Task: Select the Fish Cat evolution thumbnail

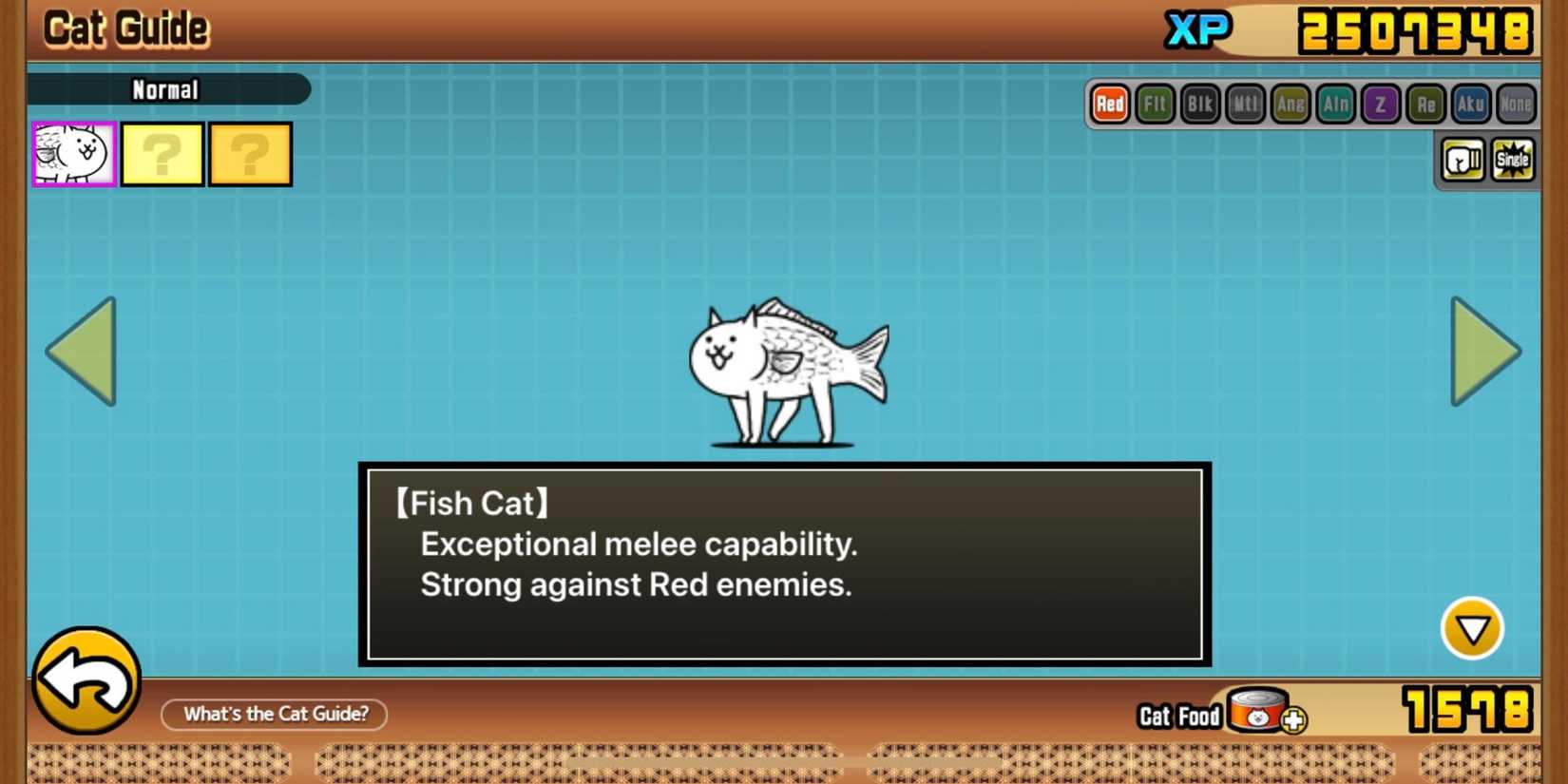Action: tap(73, 154)
